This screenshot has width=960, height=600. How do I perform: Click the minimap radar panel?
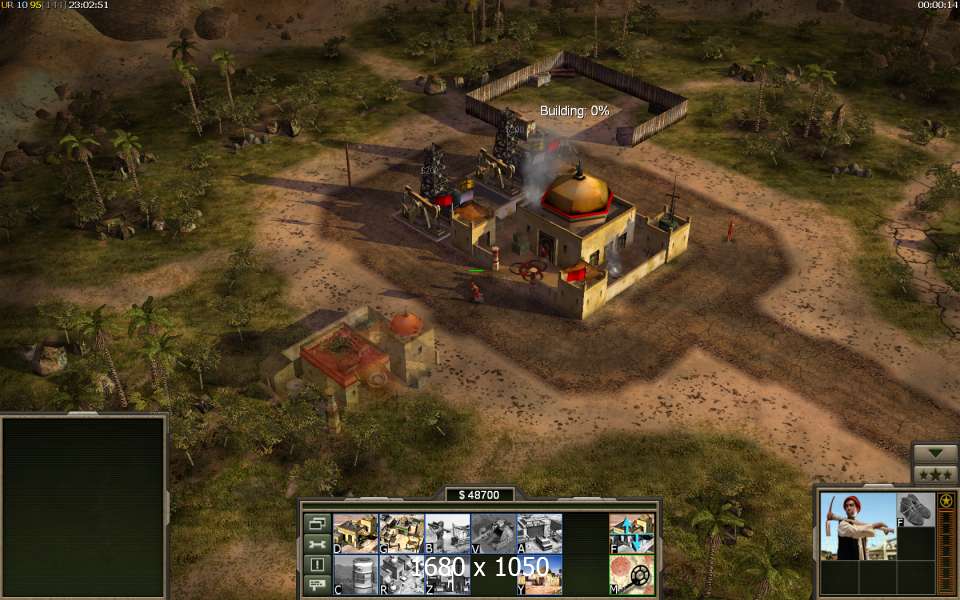(83, 506)
